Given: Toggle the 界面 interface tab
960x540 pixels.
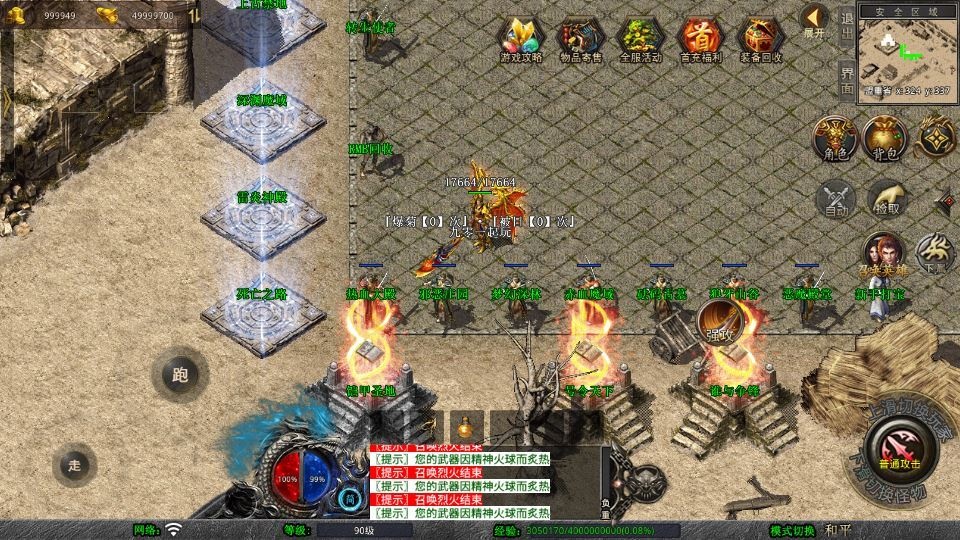Looking at the screenshot, I should tap(847, 79).
